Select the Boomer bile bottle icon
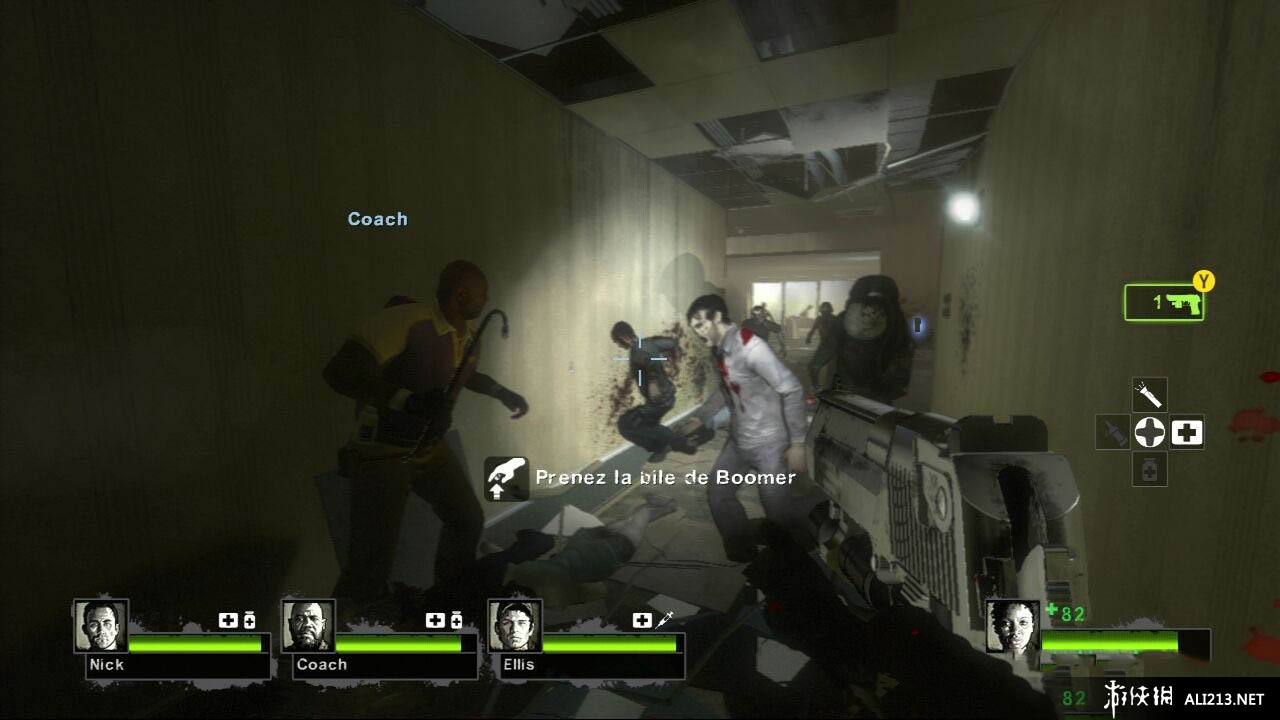This screenshot has height=720, width=1280. click(1112, 432)
